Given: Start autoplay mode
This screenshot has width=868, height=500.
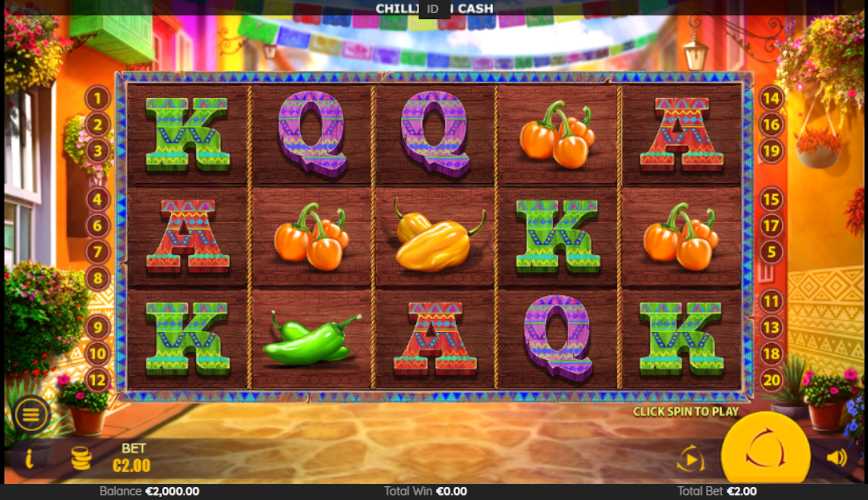Looking at the screenshot, I should point(690,459).
